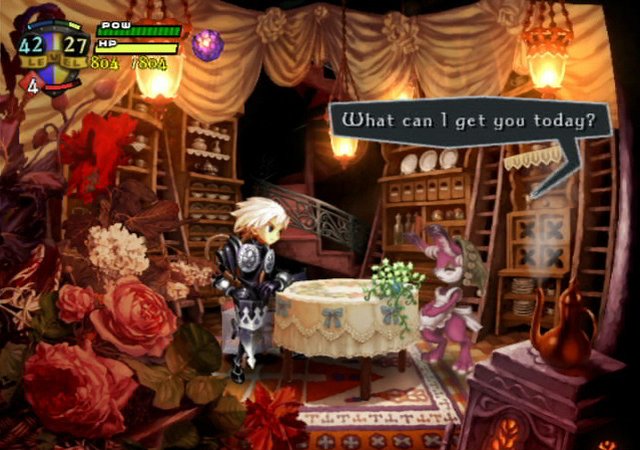
Task: Click the purple phozon orb icon
Action: (x=207, y=45)
